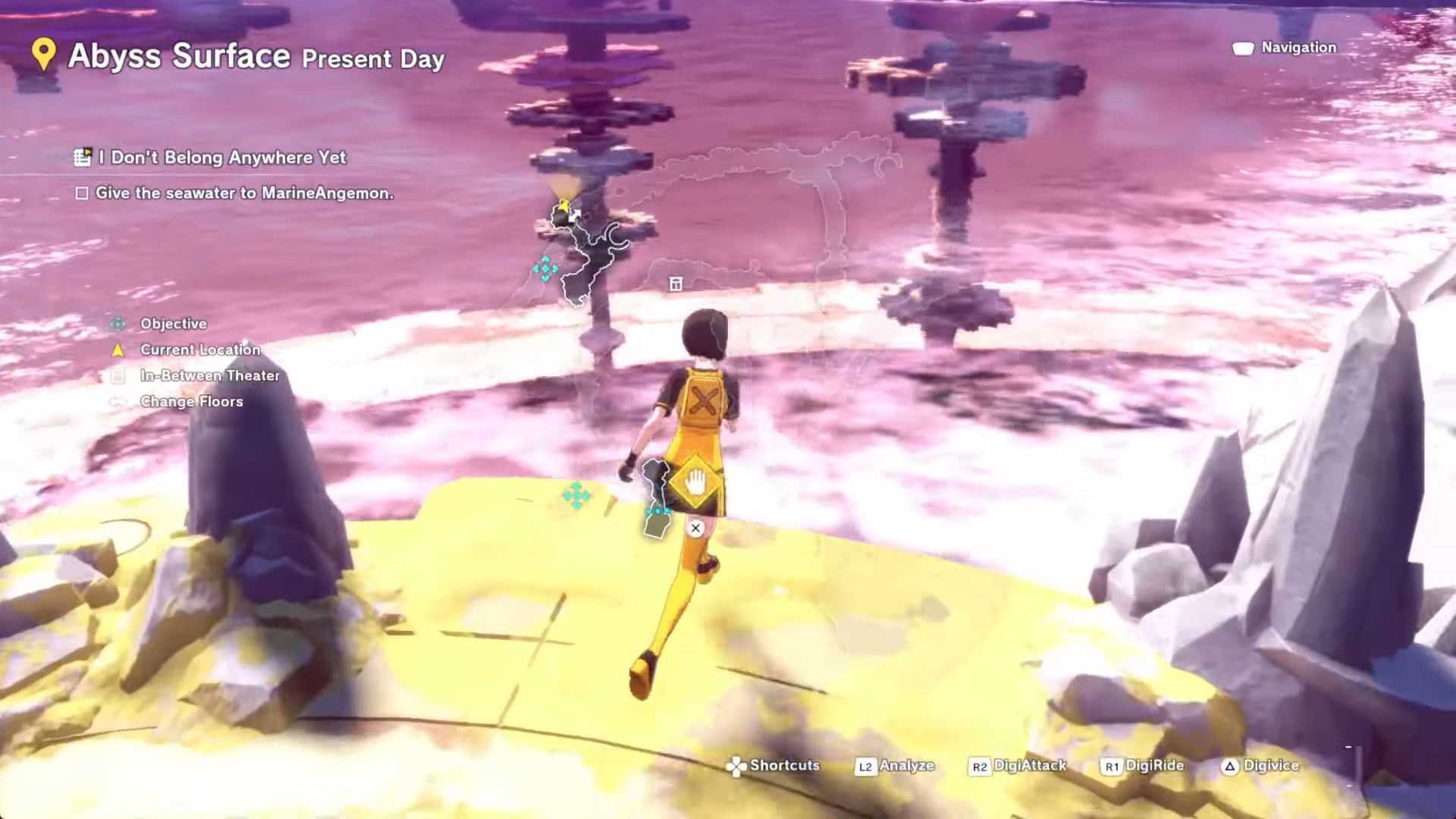Choose the In-Between Theater legend entry
The height and width of the screenshot is (819, 1456).
pyautogui.click(x=209, y=375)
